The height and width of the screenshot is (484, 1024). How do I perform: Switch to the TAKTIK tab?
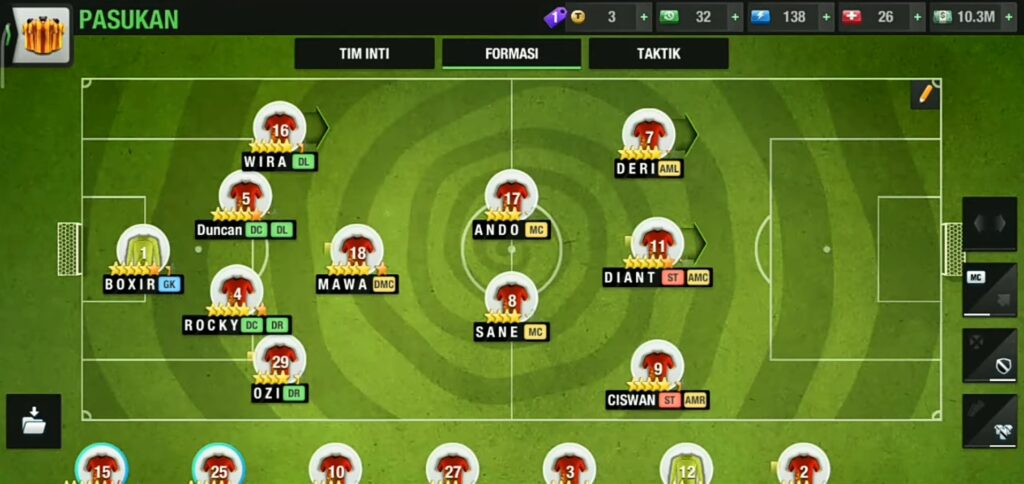(x=658, y=54)
